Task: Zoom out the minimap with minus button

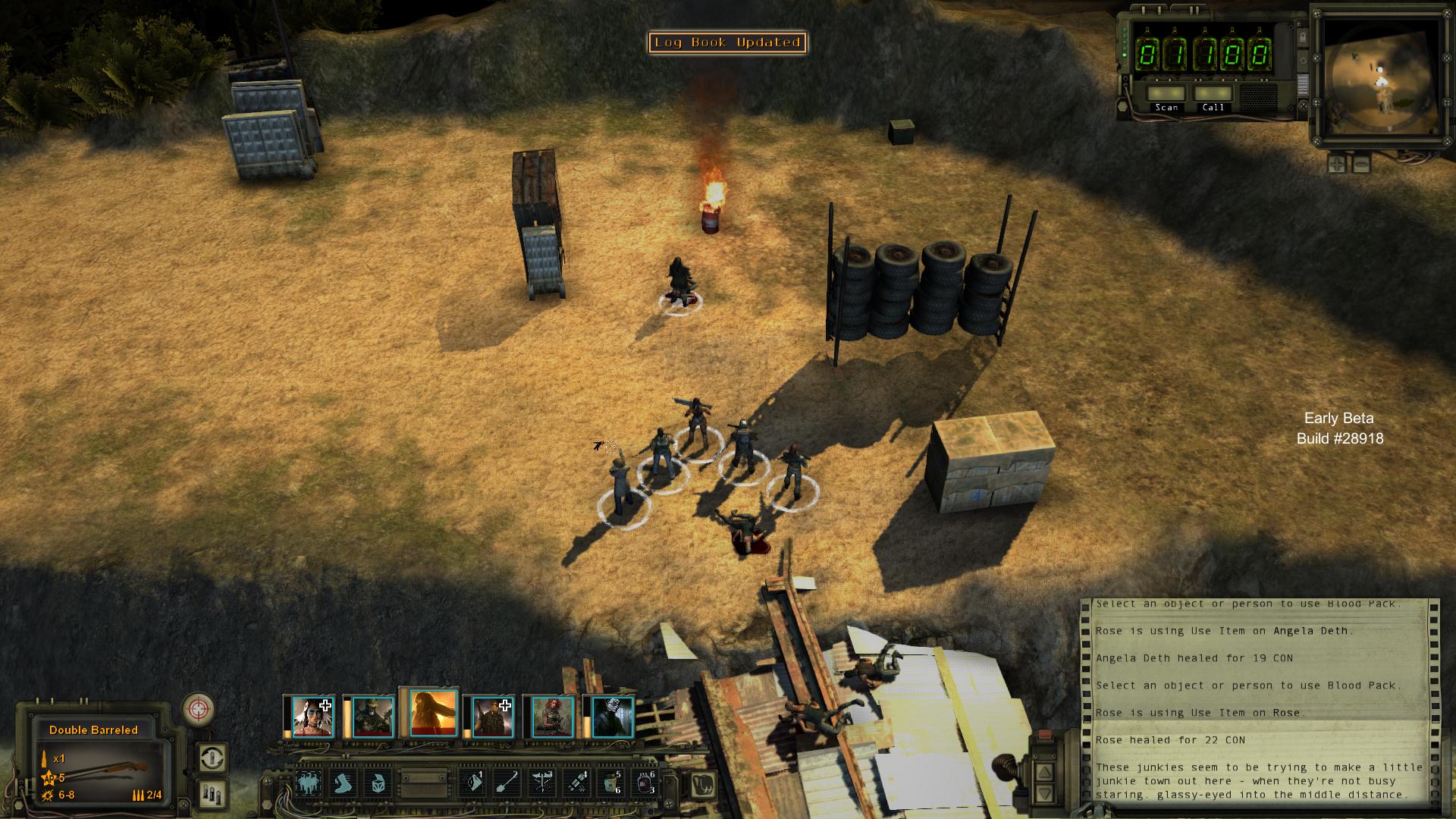Action: pyautogui.click(x=1361, y=163)
